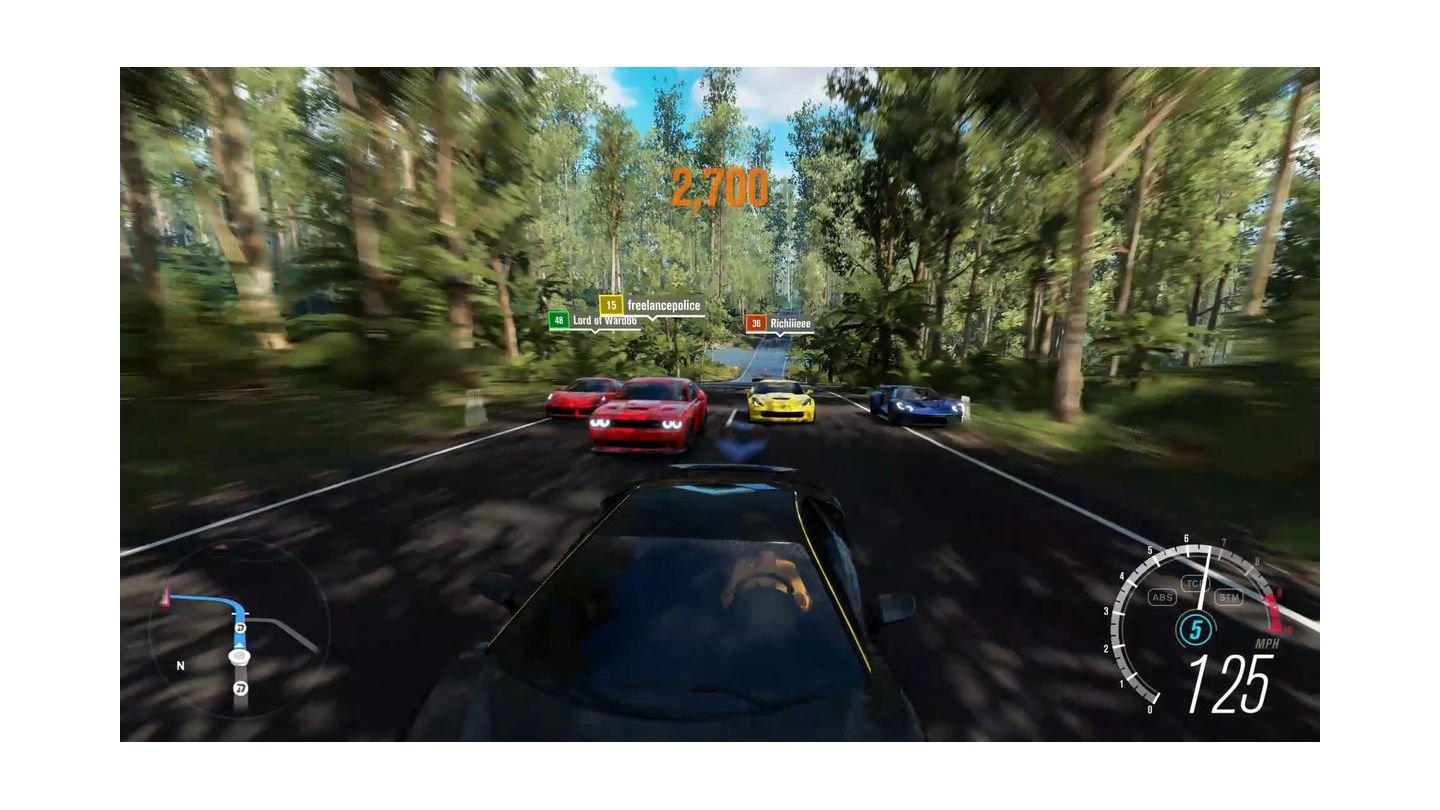Click the orange level 36 badge beside Richiiieee

tap(755, 323)
